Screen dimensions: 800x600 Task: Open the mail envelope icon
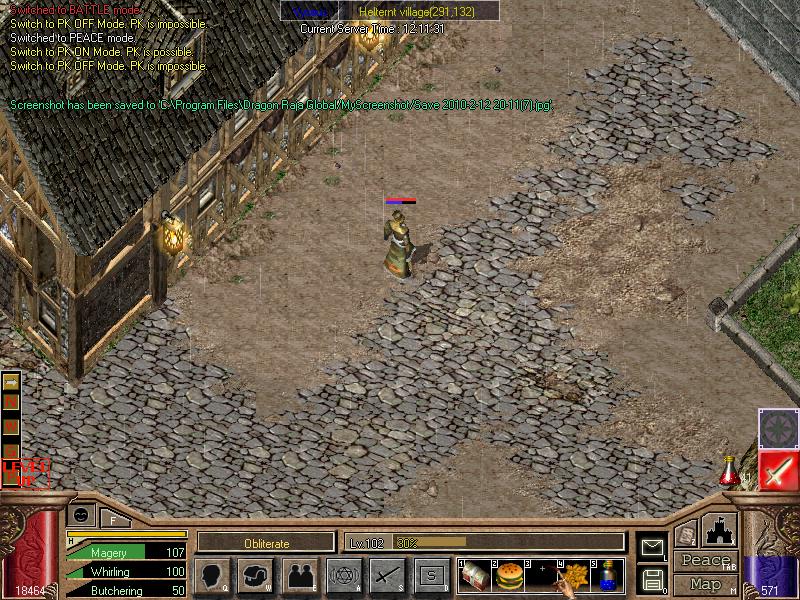click(x=652, y=546)
